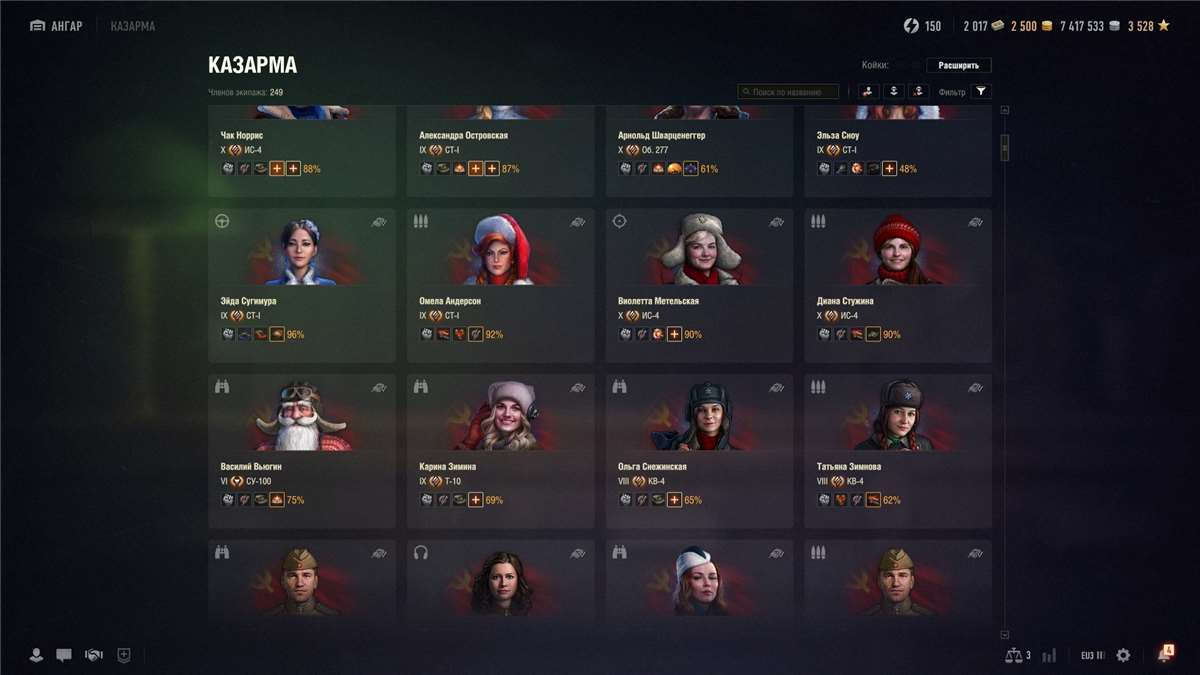
Task: Open the Фильтр funnel filter
Action: coord(981,92)
